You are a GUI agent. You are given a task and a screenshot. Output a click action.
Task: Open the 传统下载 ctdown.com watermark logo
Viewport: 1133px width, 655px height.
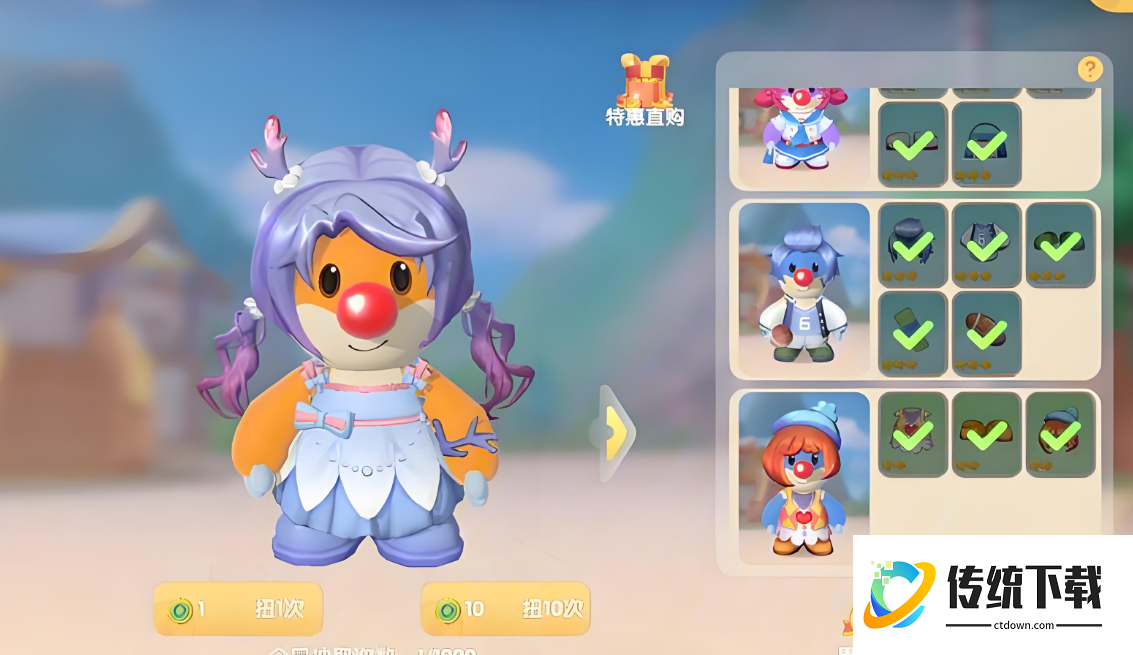coord(992,595)
